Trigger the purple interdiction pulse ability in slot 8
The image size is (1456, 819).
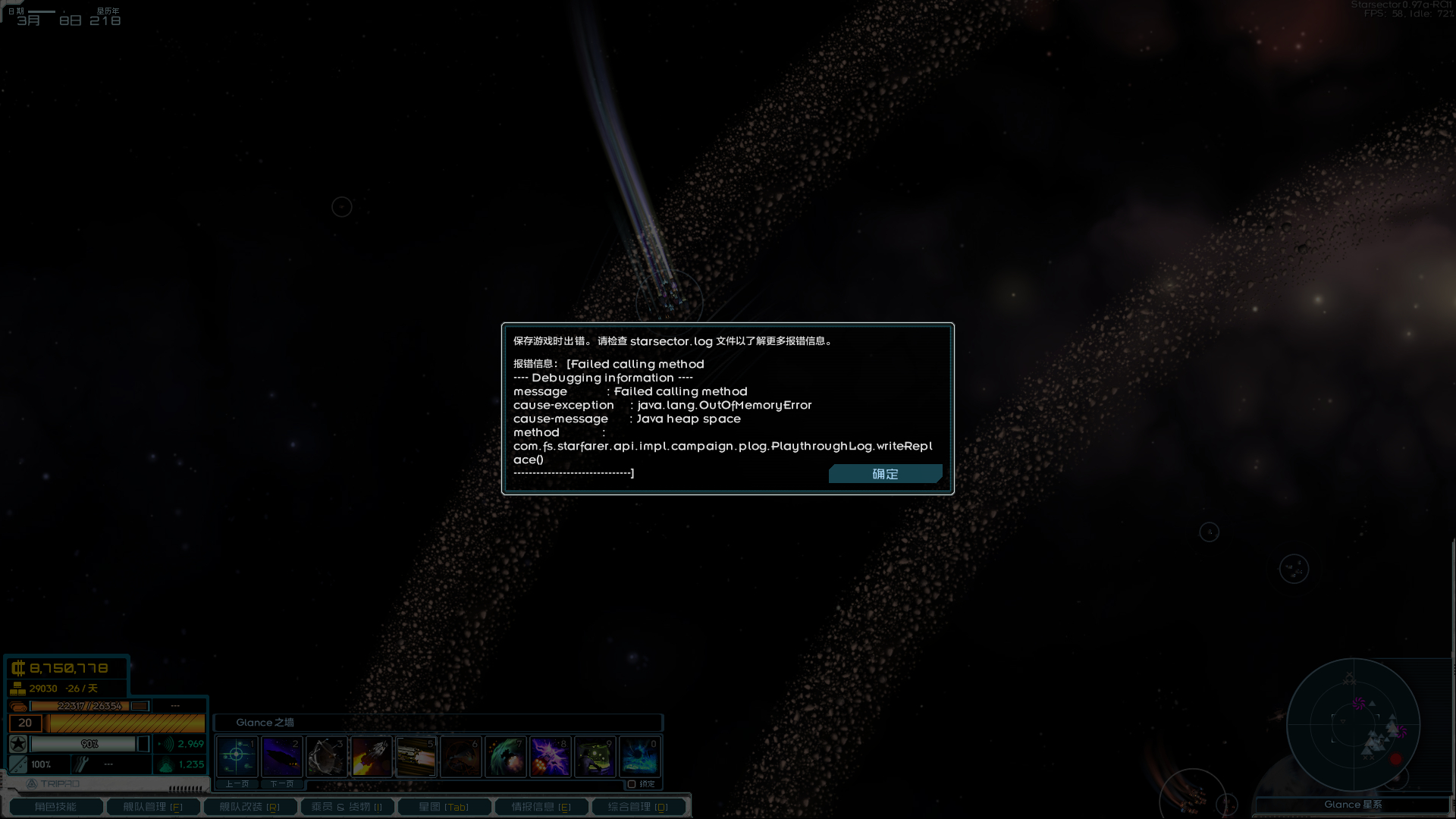tap(550, 756)
